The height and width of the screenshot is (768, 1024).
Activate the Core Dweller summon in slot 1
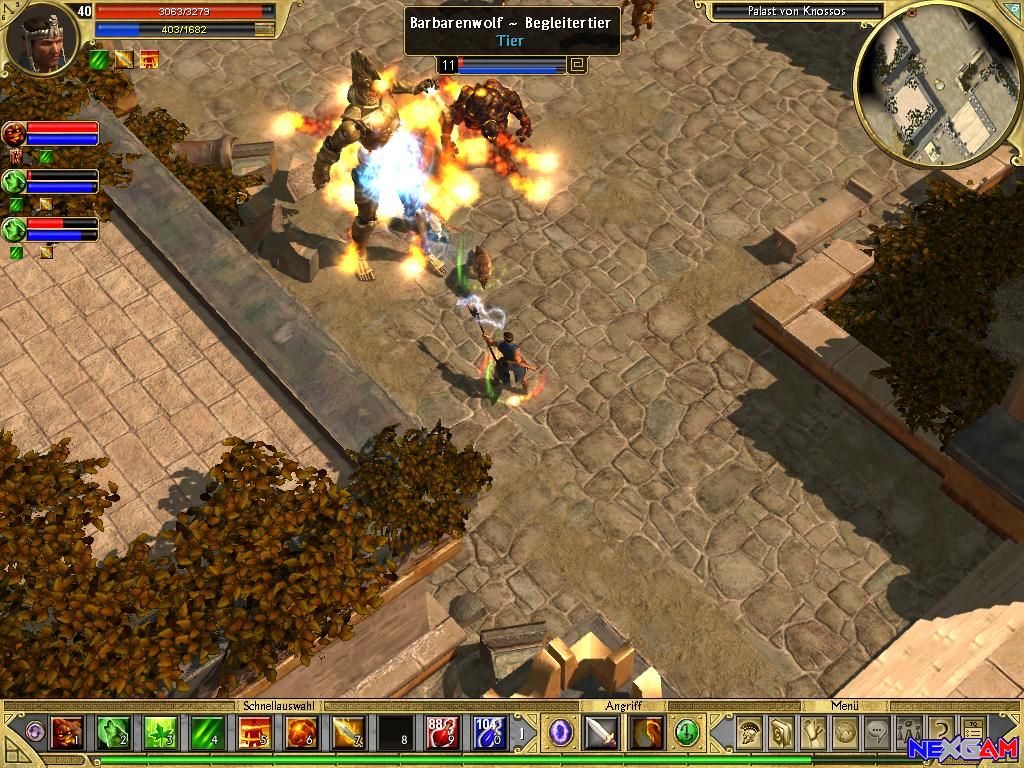click(x=67, y=734)
